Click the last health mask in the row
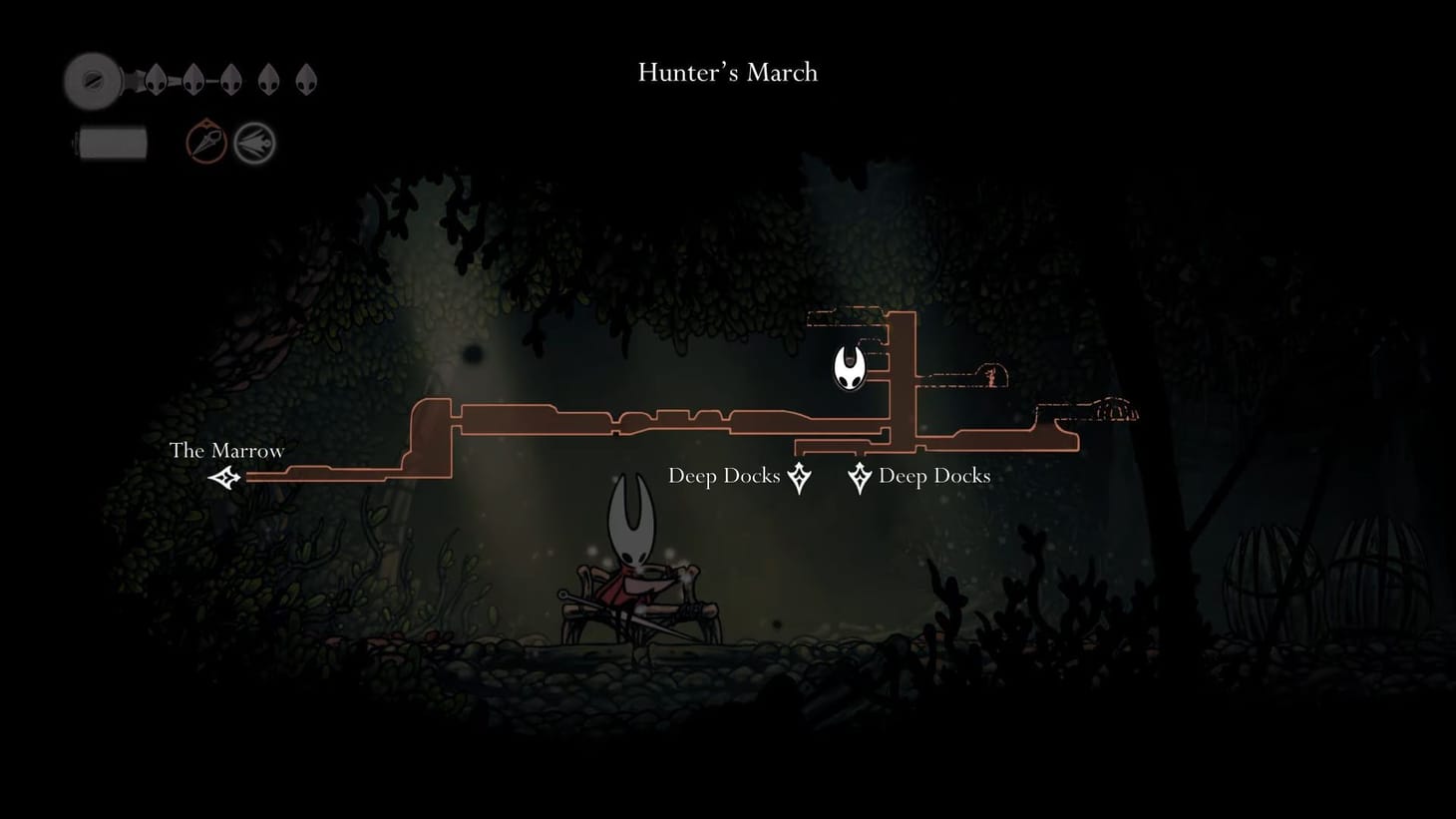The image size is (1456, 819). [305, 78]
